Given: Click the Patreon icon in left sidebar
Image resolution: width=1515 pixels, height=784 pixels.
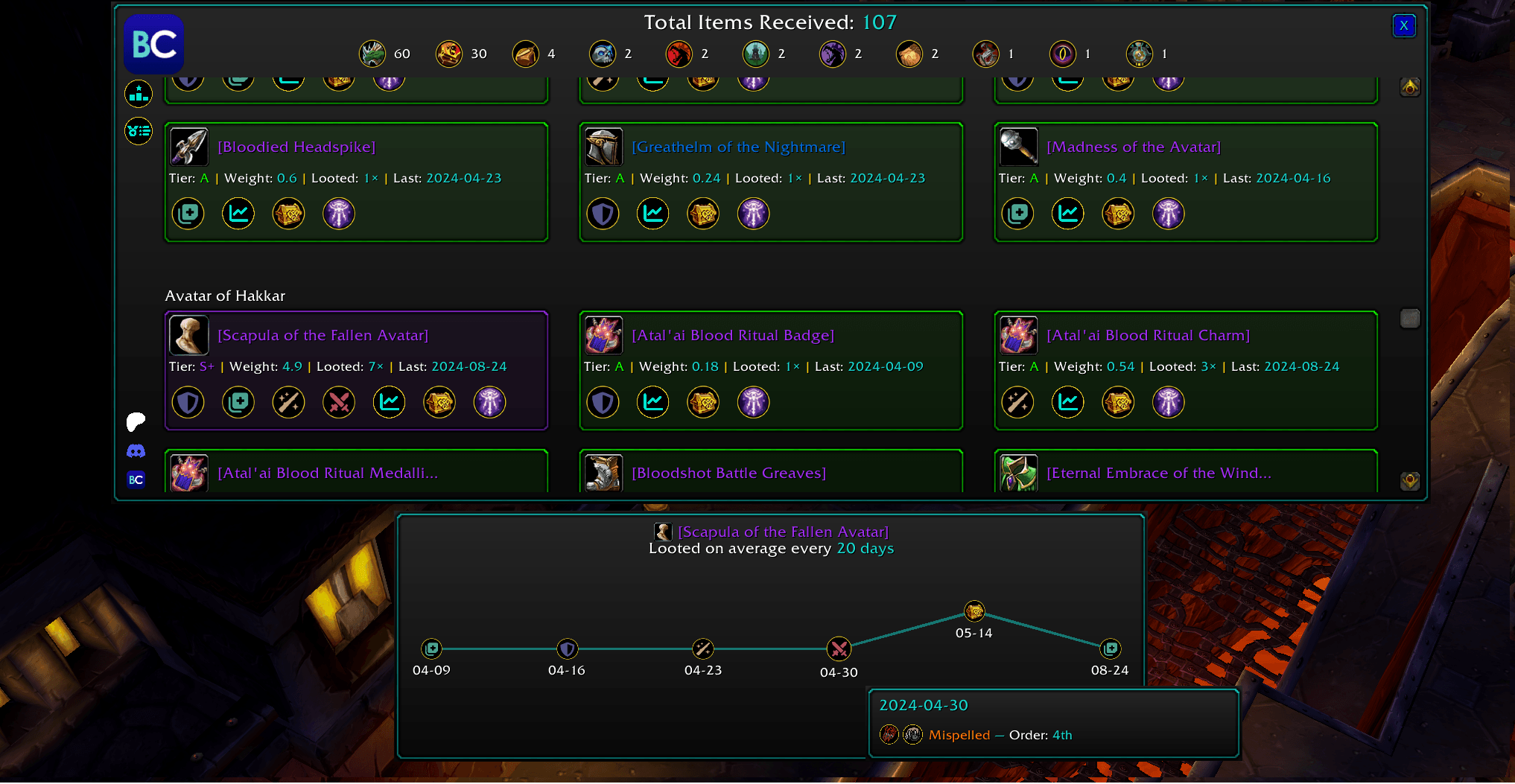Looking at the screenshot, I should pos(136,421).
